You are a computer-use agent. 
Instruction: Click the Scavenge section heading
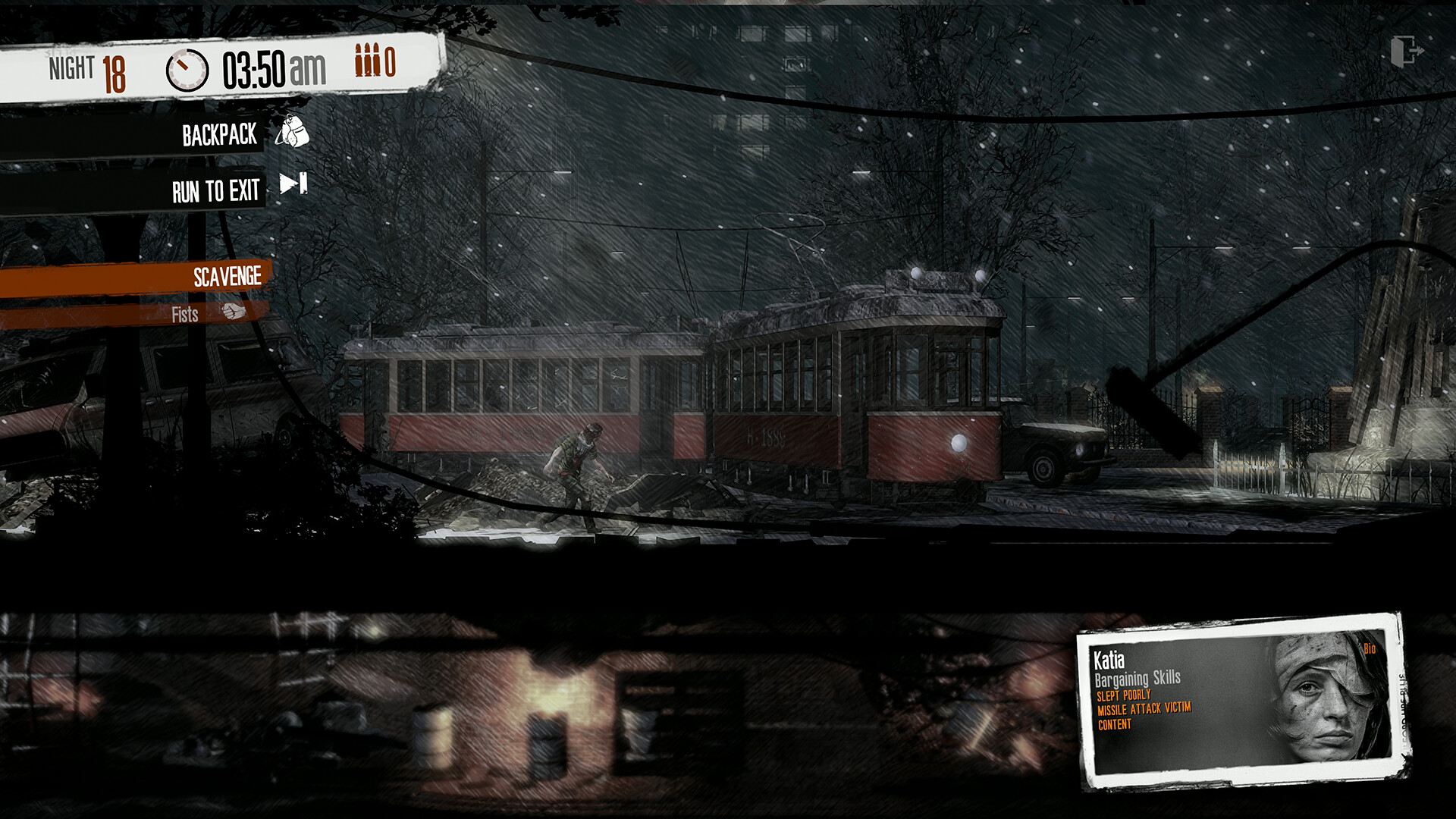(227, 276)
